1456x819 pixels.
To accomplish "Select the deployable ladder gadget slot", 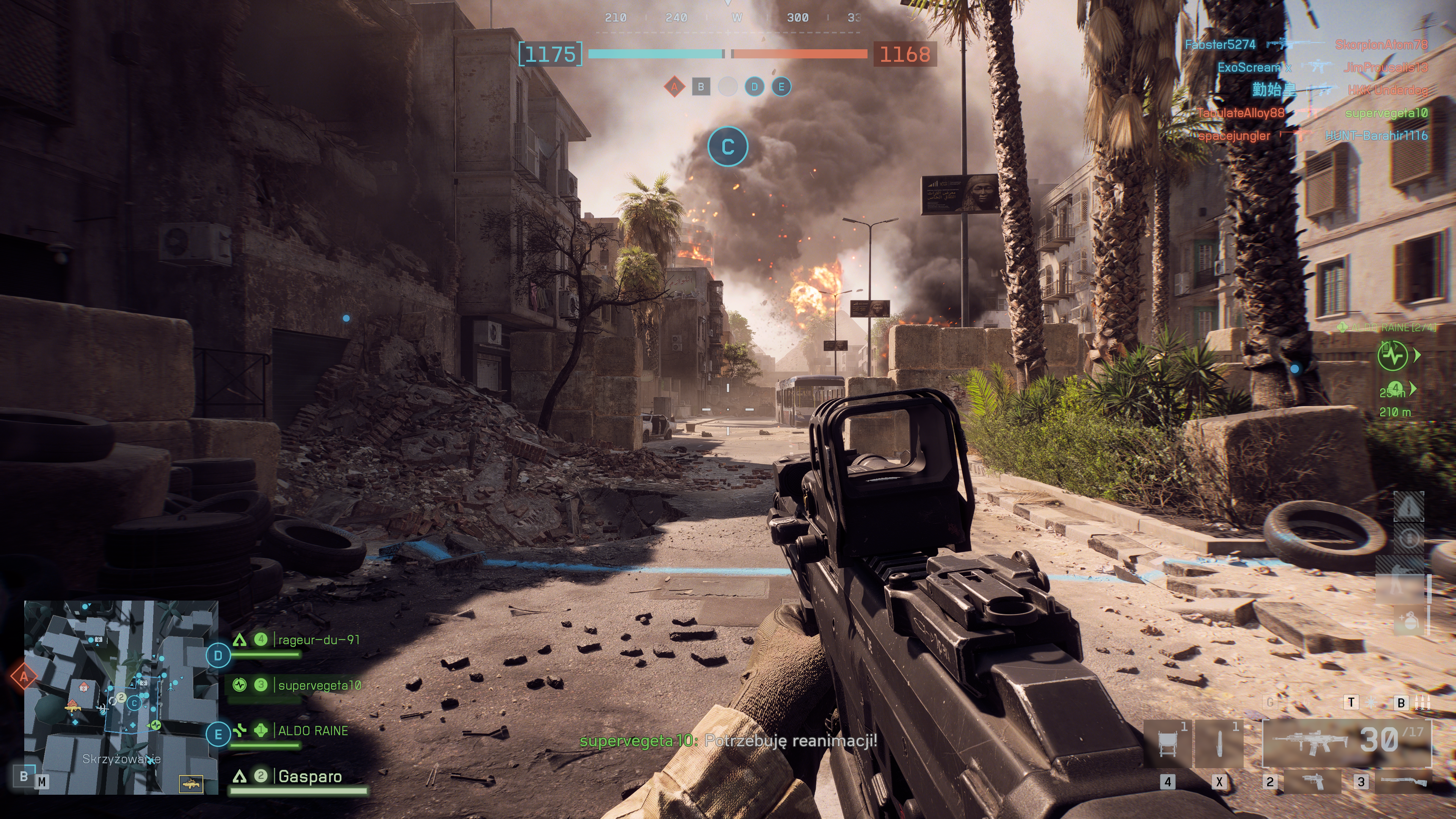I will [x=1167, y=743].
